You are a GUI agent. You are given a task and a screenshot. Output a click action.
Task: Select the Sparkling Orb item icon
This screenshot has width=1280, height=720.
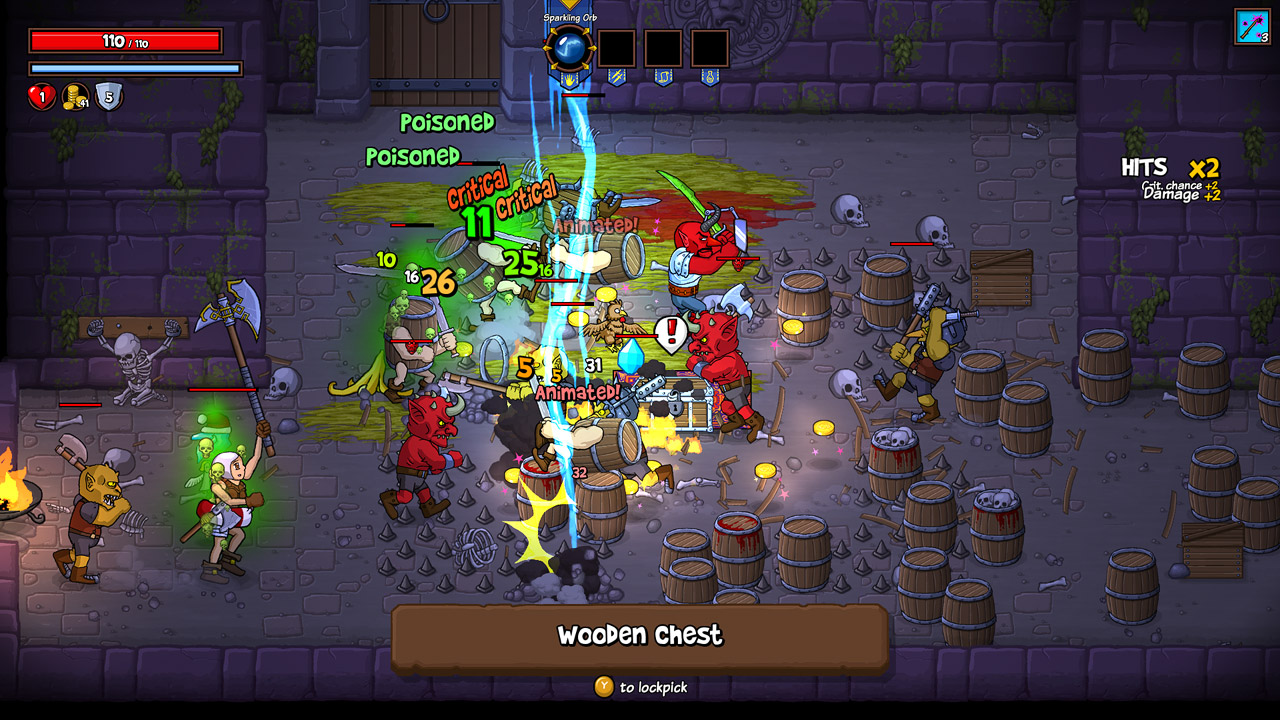pyautogui.click(x=570, y=45)
